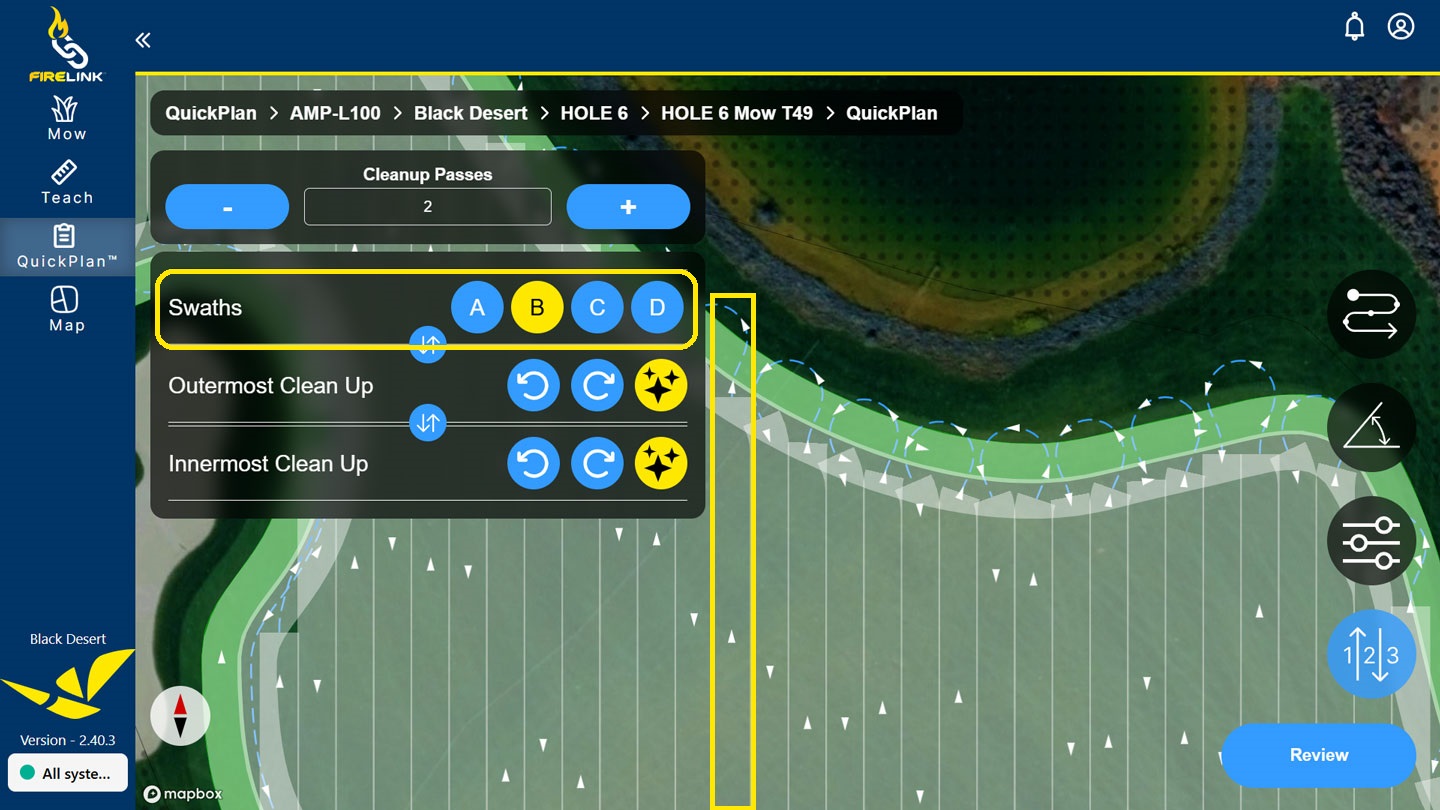The height and width of the screenshot is (810, 1440).
Task: Select swath option D
Action: (x=657, y=308)
